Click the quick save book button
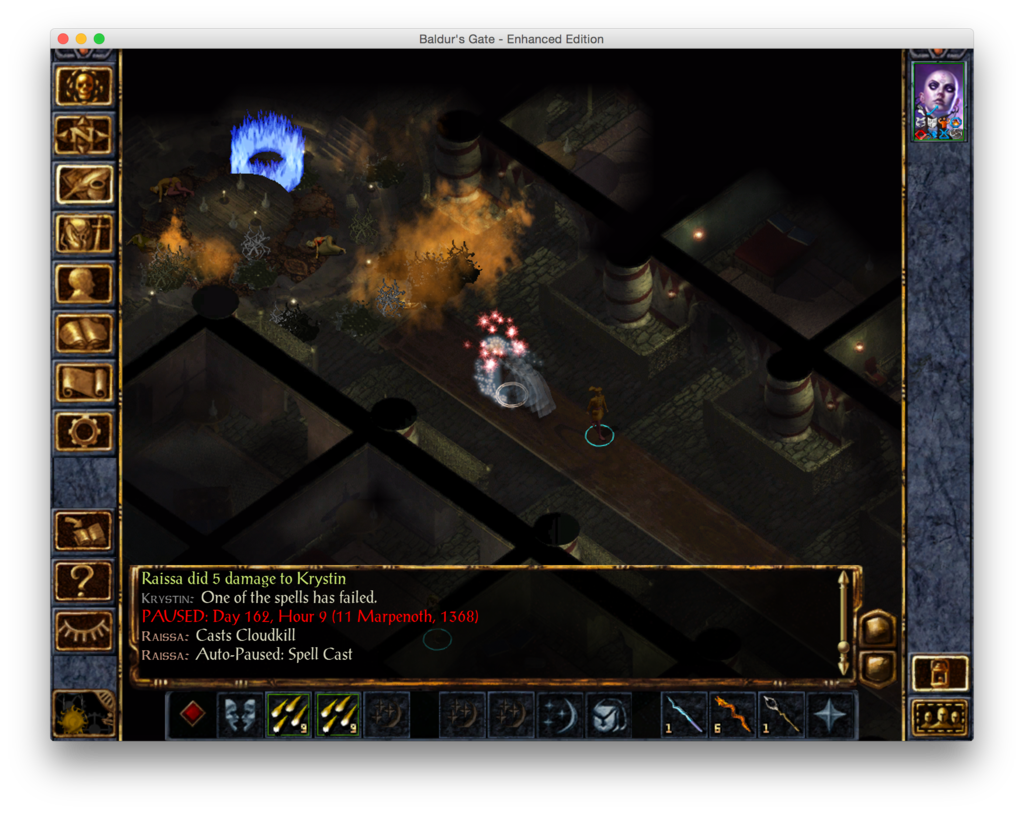Viewport: 1024px width, 813px height. [84, 531]
